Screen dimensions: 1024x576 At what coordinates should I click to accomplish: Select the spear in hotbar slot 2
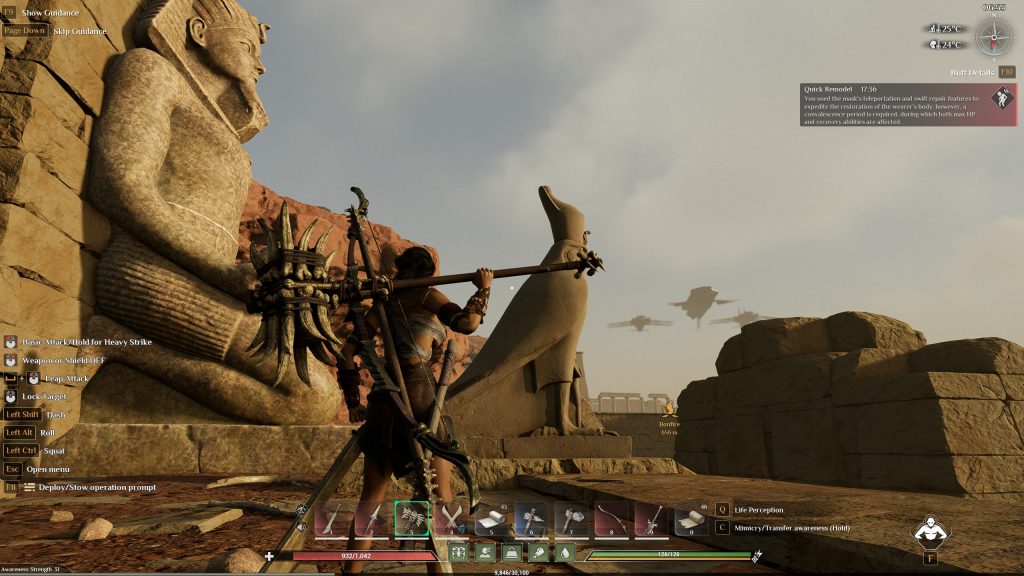pos(371,519)
